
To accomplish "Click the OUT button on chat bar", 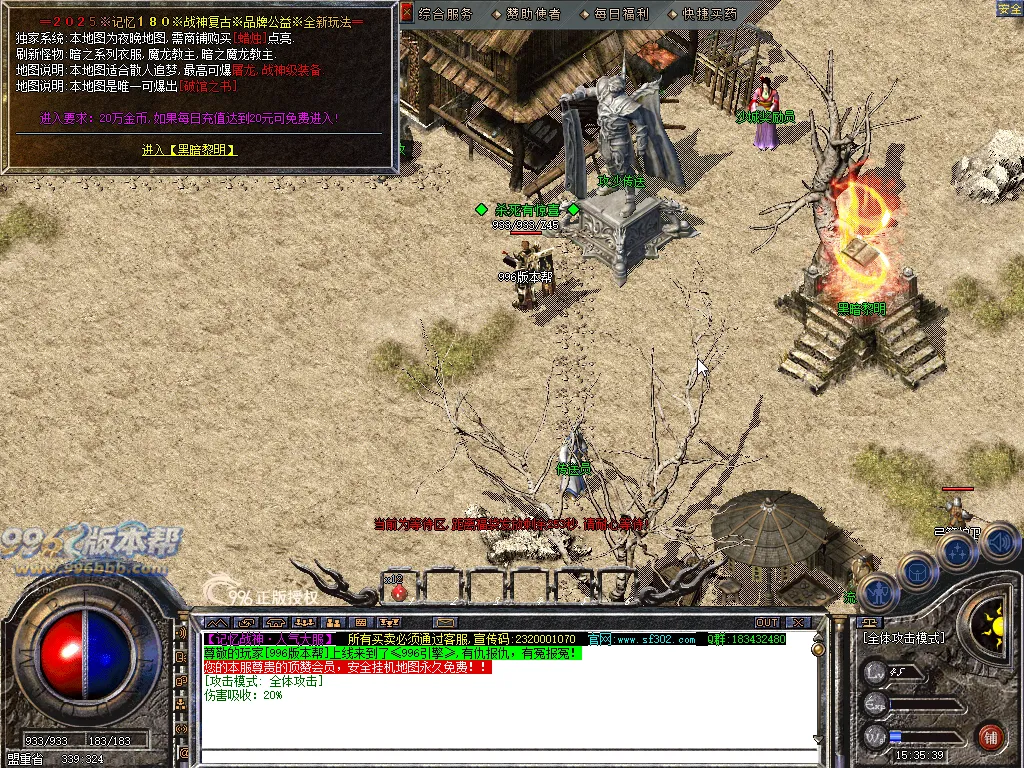I will point(767,622).
